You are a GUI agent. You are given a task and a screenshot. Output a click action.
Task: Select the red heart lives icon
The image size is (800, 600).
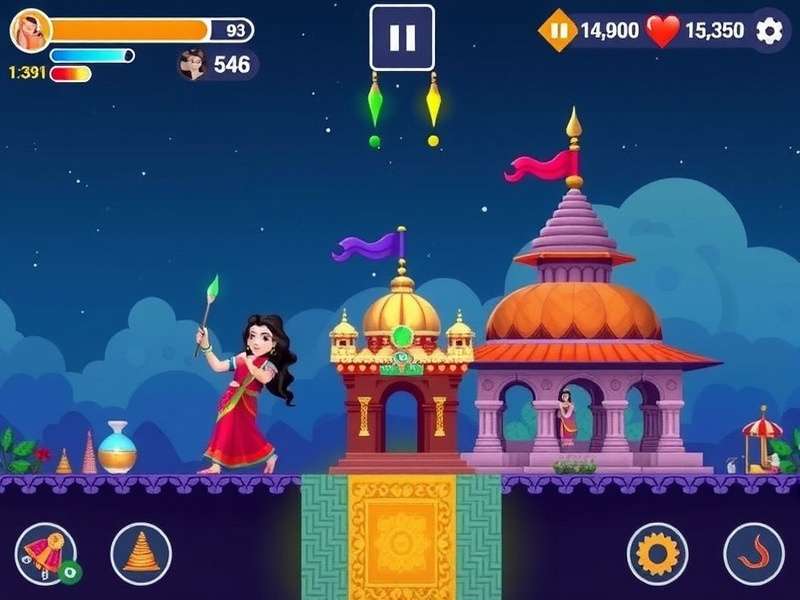click(662, 31)
